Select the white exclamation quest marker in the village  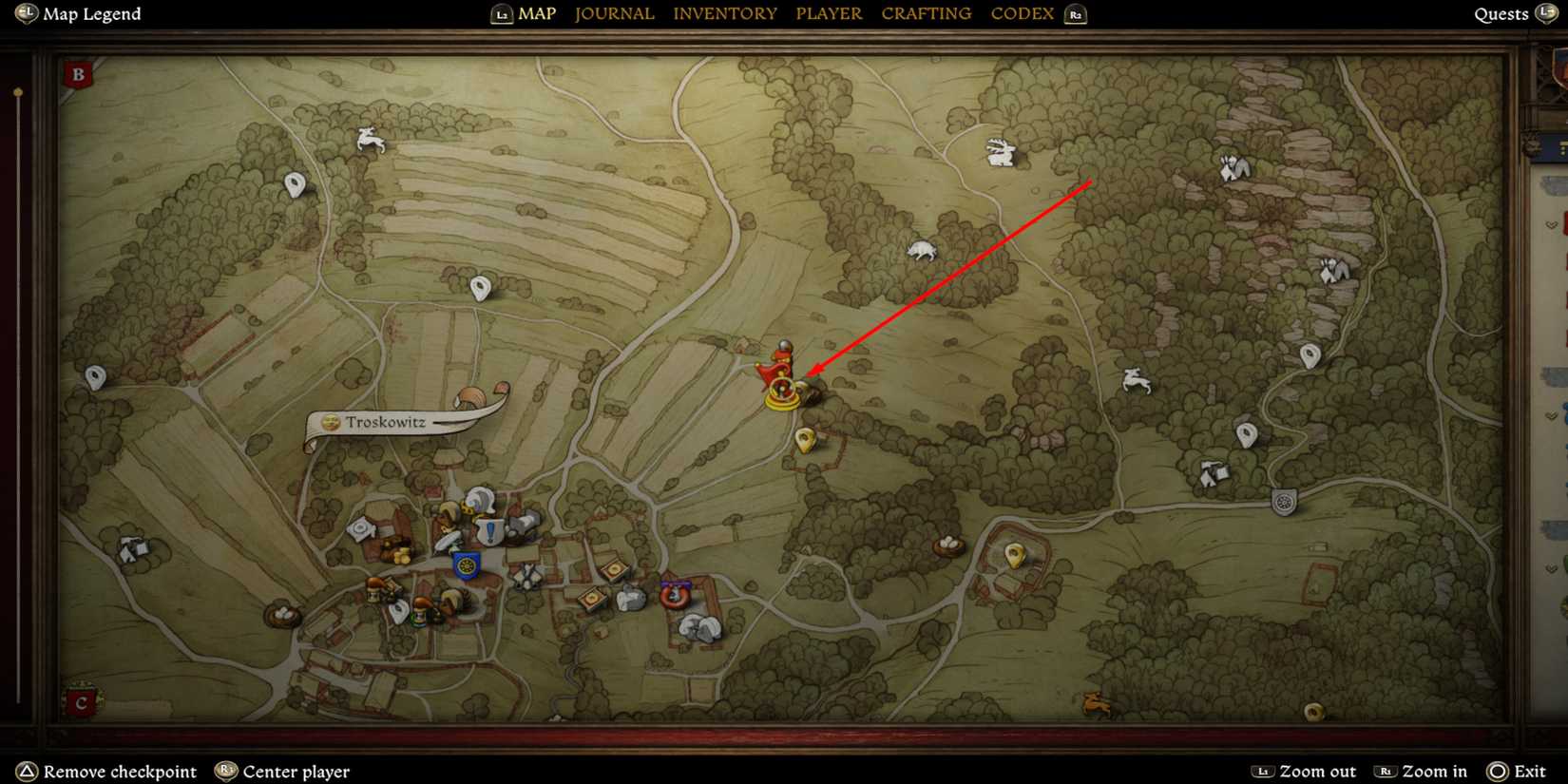[x=489, y=528]
